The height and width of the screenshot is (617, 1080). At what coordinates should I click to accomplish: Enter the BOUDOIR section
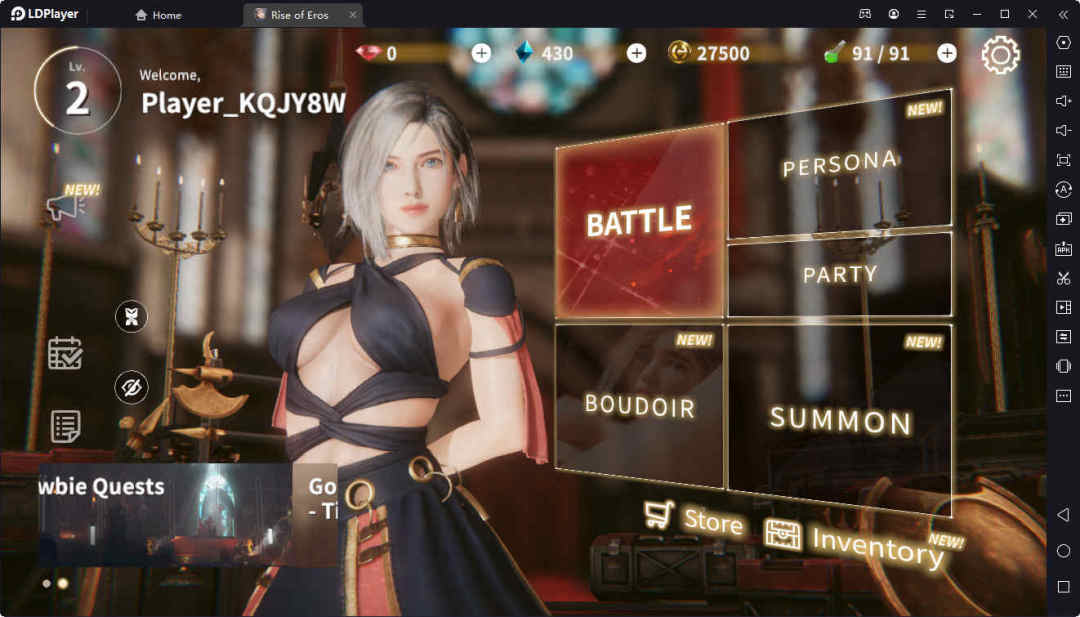click(639, 405)
